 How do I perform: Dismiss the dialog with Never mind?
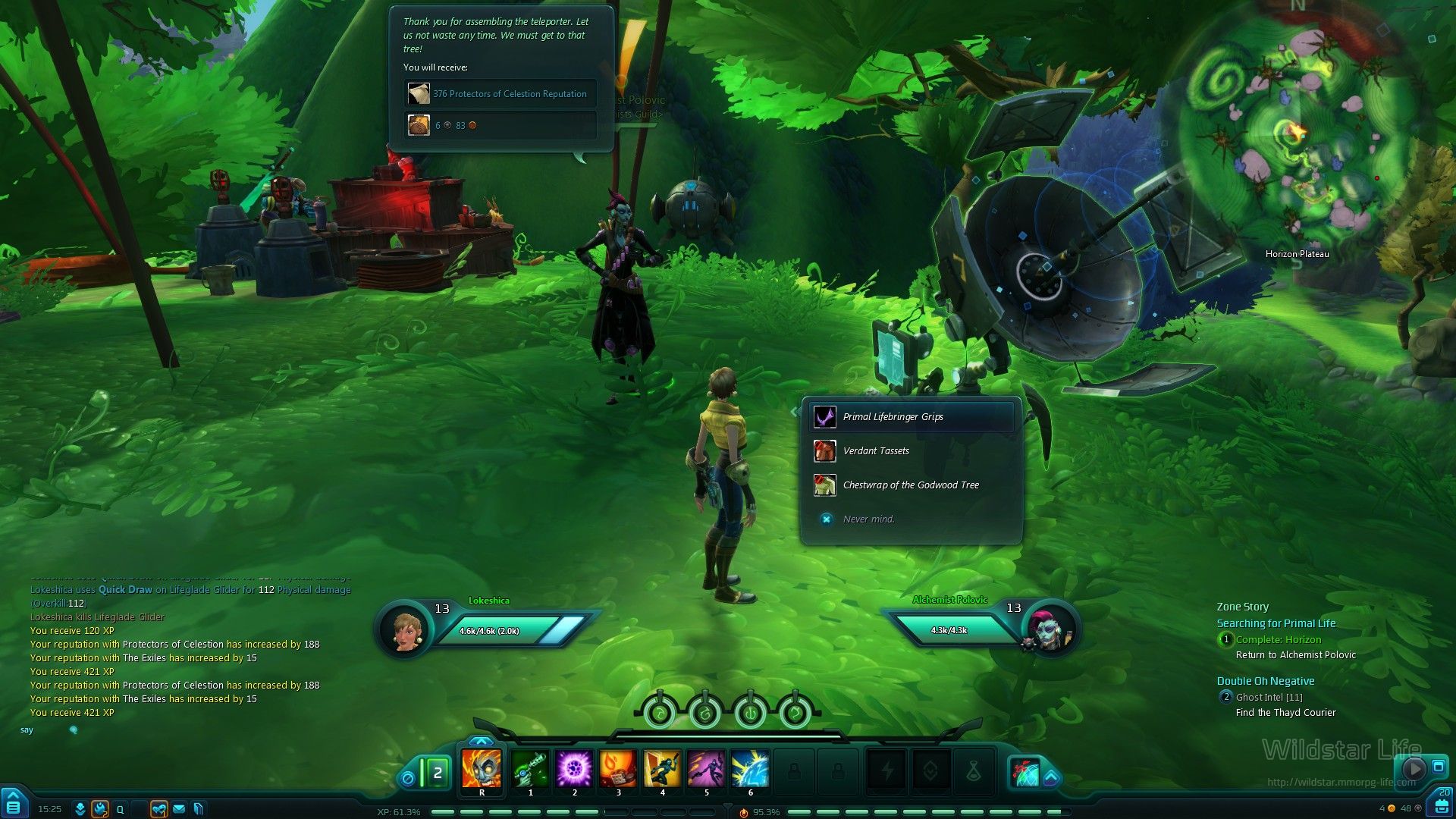(x=868, y=519)
